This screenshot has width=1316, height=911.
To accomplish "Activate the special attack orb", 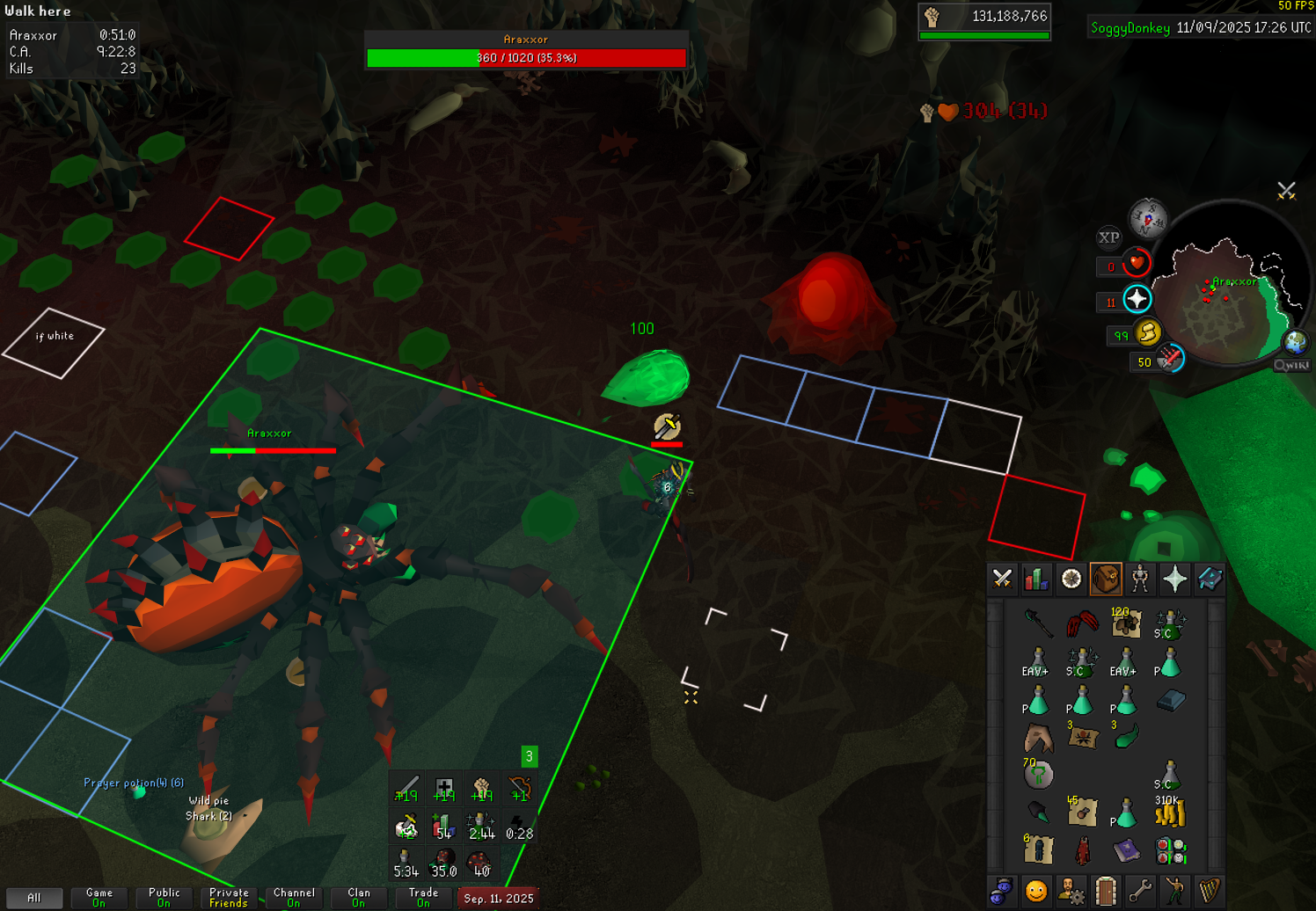I will click(1170, 359).
